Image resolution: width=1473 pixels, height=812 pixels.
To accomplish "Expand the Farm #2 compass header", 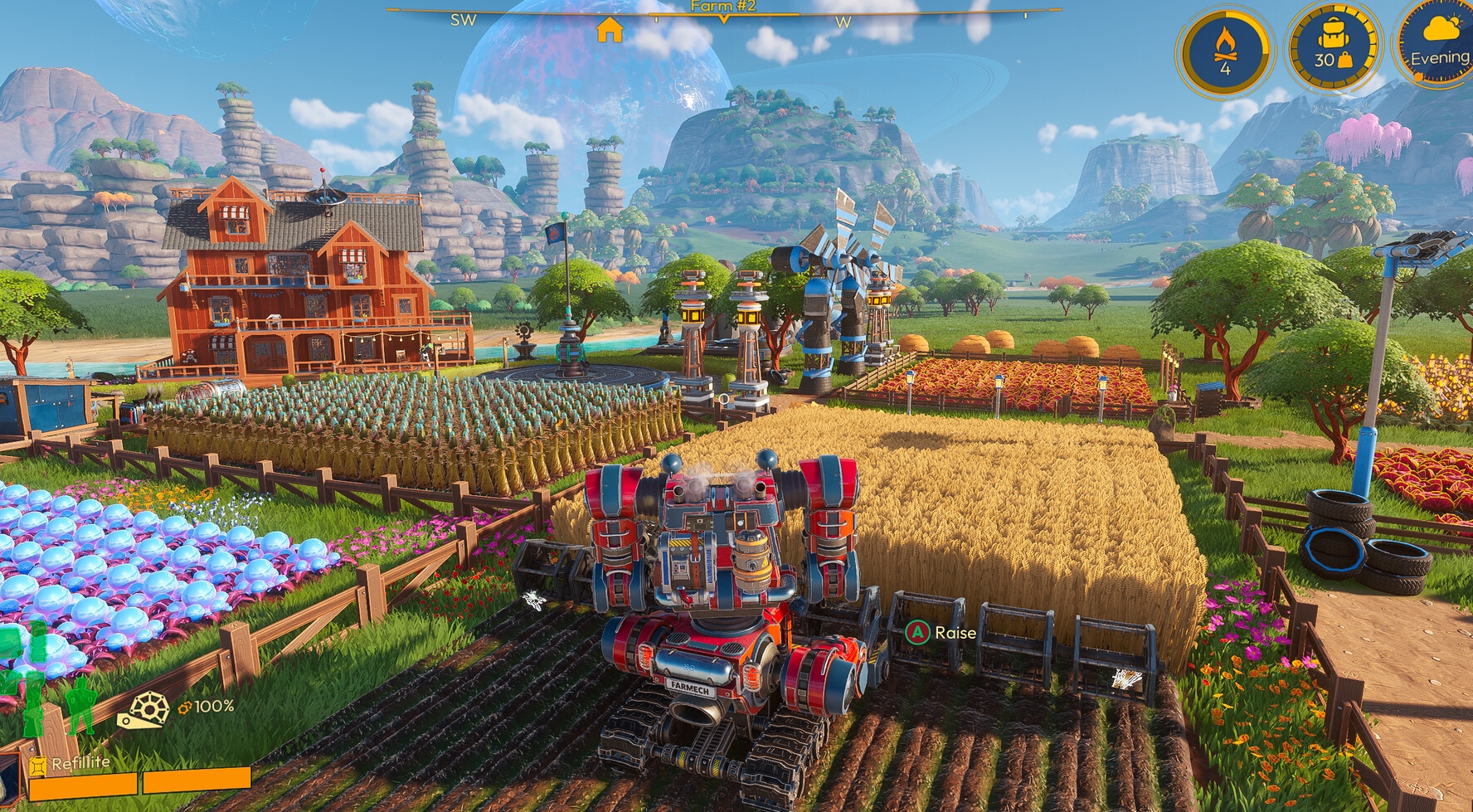I will pyautogui.click(x=723, y=8).
